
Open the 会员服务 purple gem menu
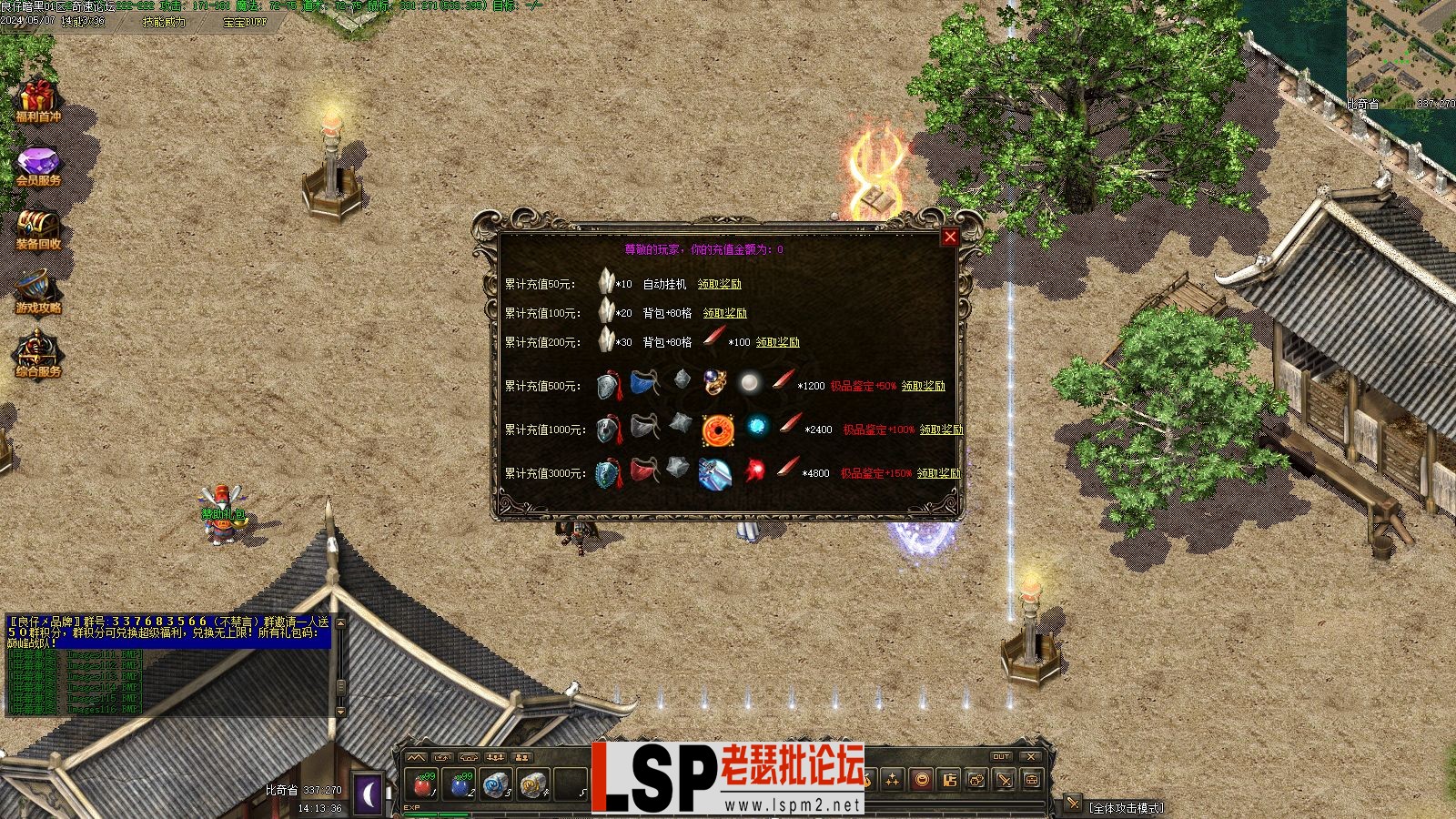point(37,167)
